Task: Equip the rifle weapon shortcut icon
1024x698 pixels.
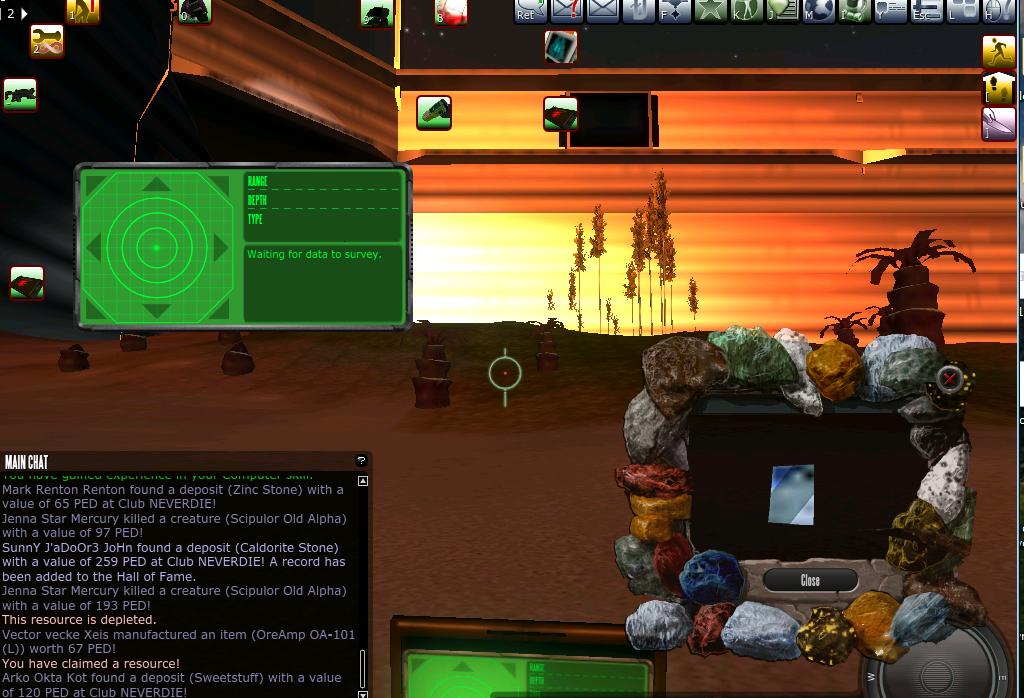Action: coord(20,95)
